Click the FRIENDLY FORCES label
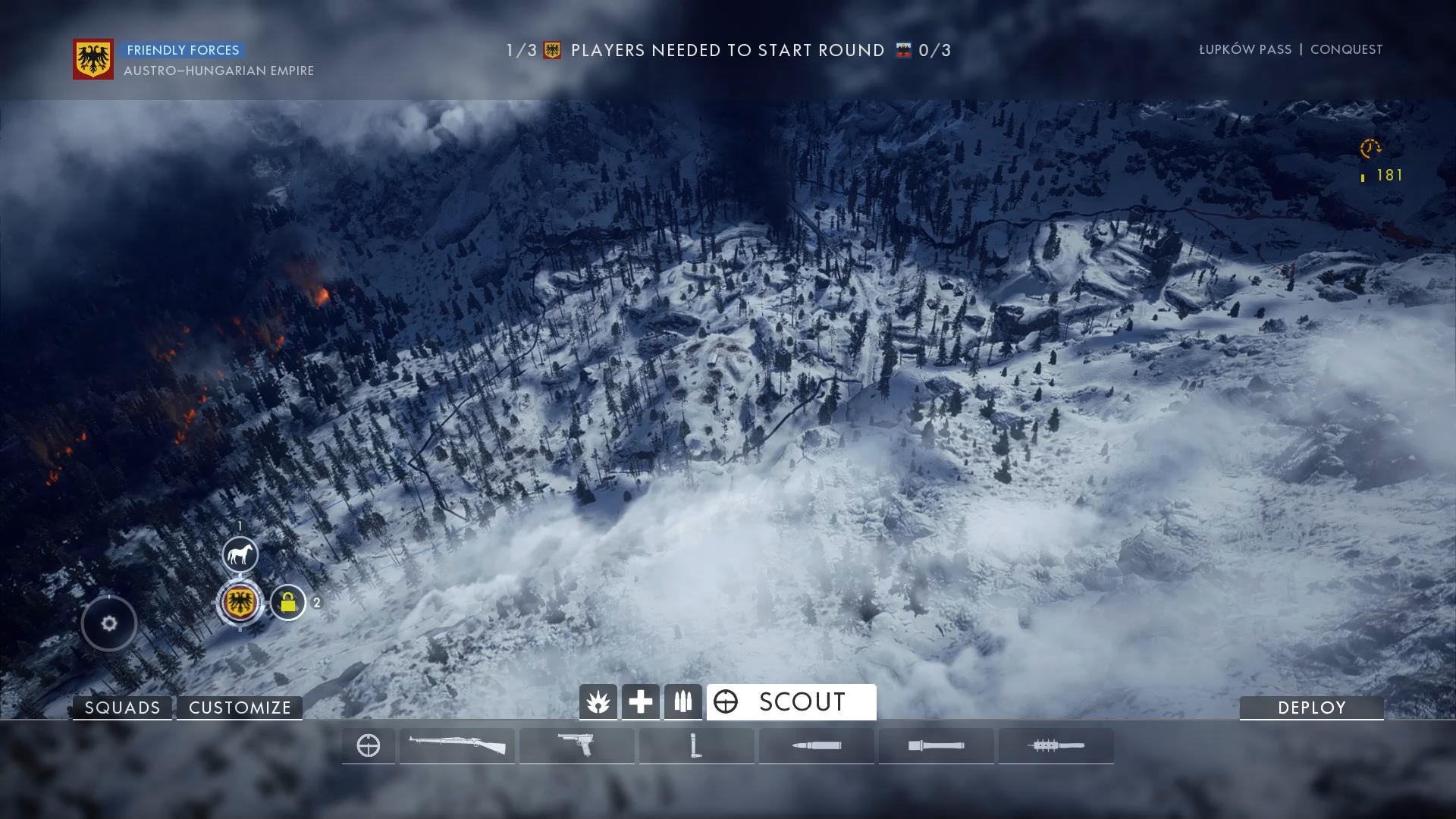1456x819 pixels. [182, 50]
